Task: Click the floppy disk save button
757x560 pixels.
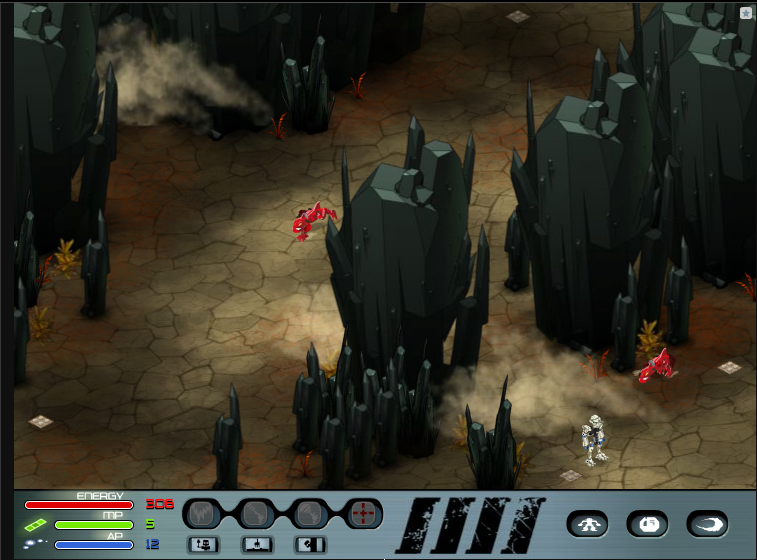Action: [647, 523]
